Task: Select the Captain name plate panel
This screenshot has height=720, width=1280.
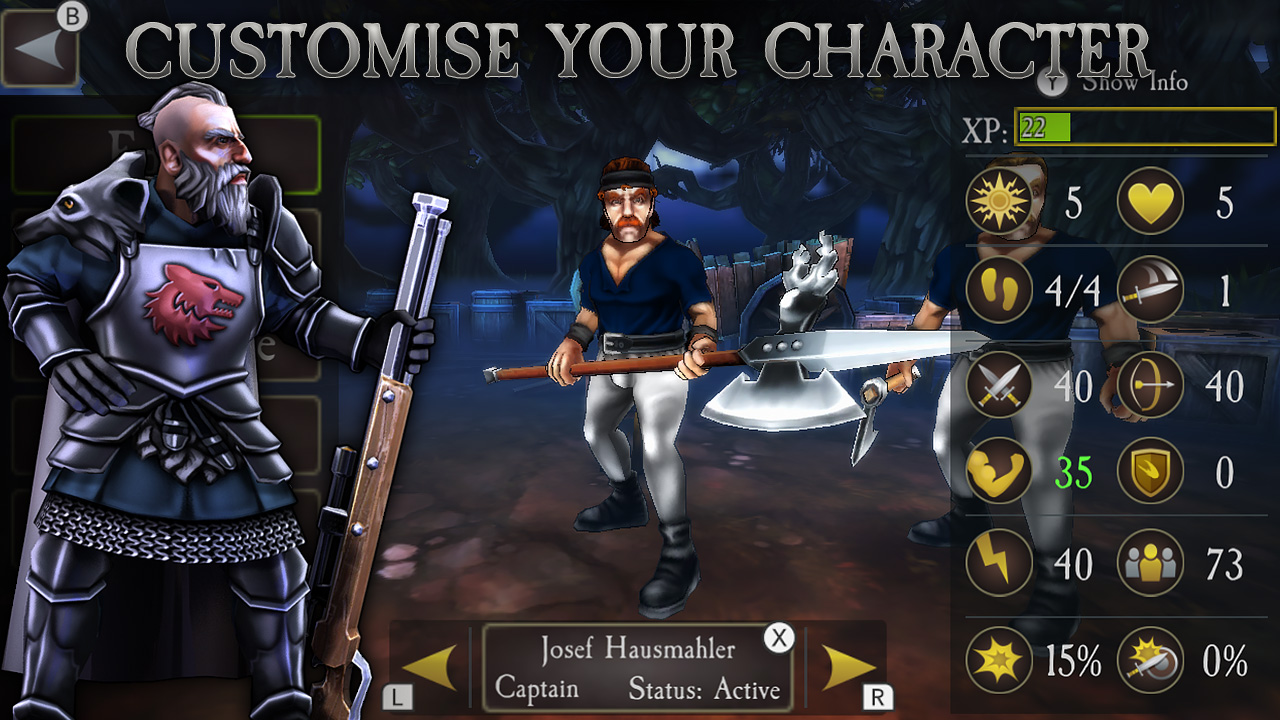Action: tap(637, 665)
